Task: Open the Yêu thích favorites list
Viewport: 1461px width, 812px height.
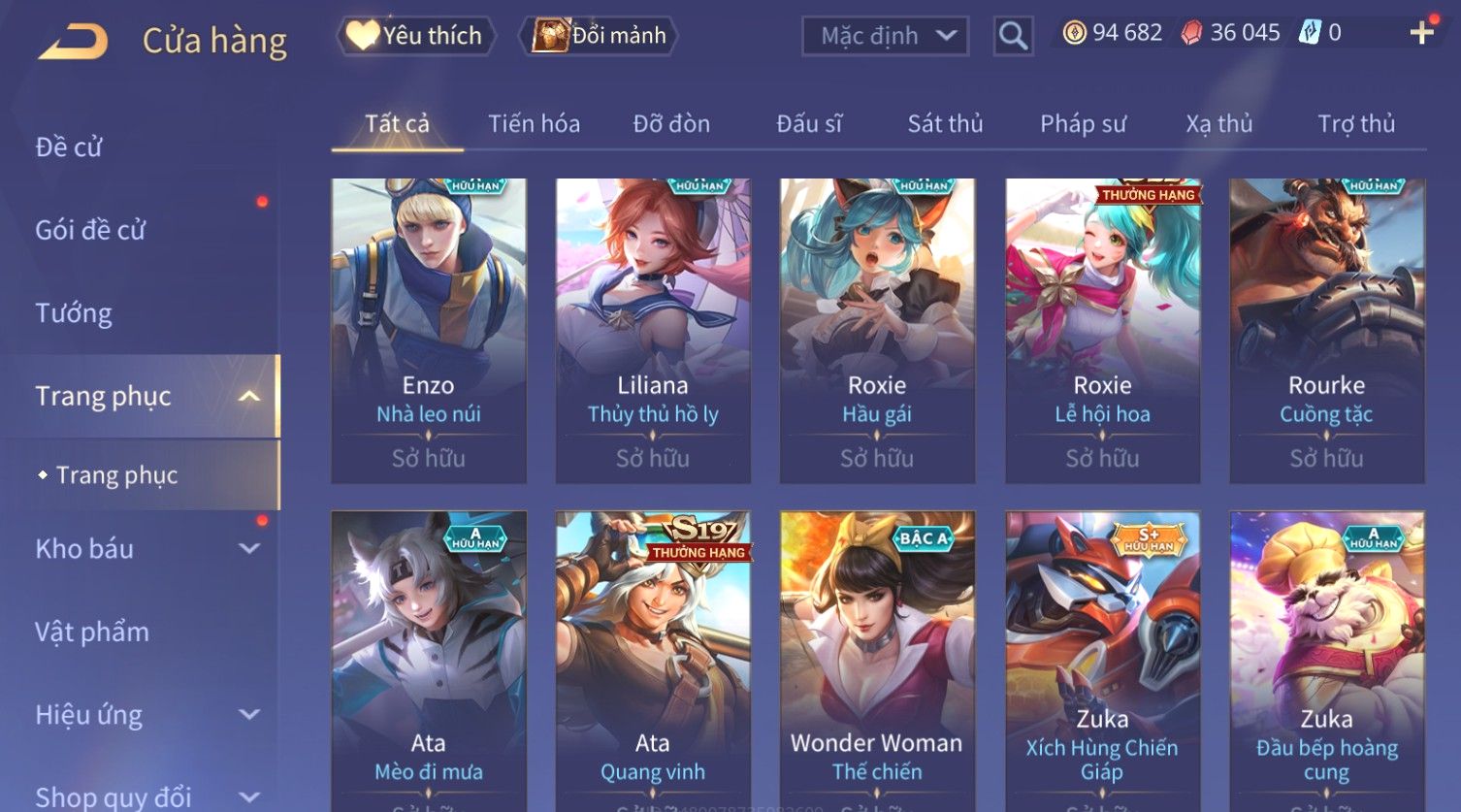Action: click(416, 36)
